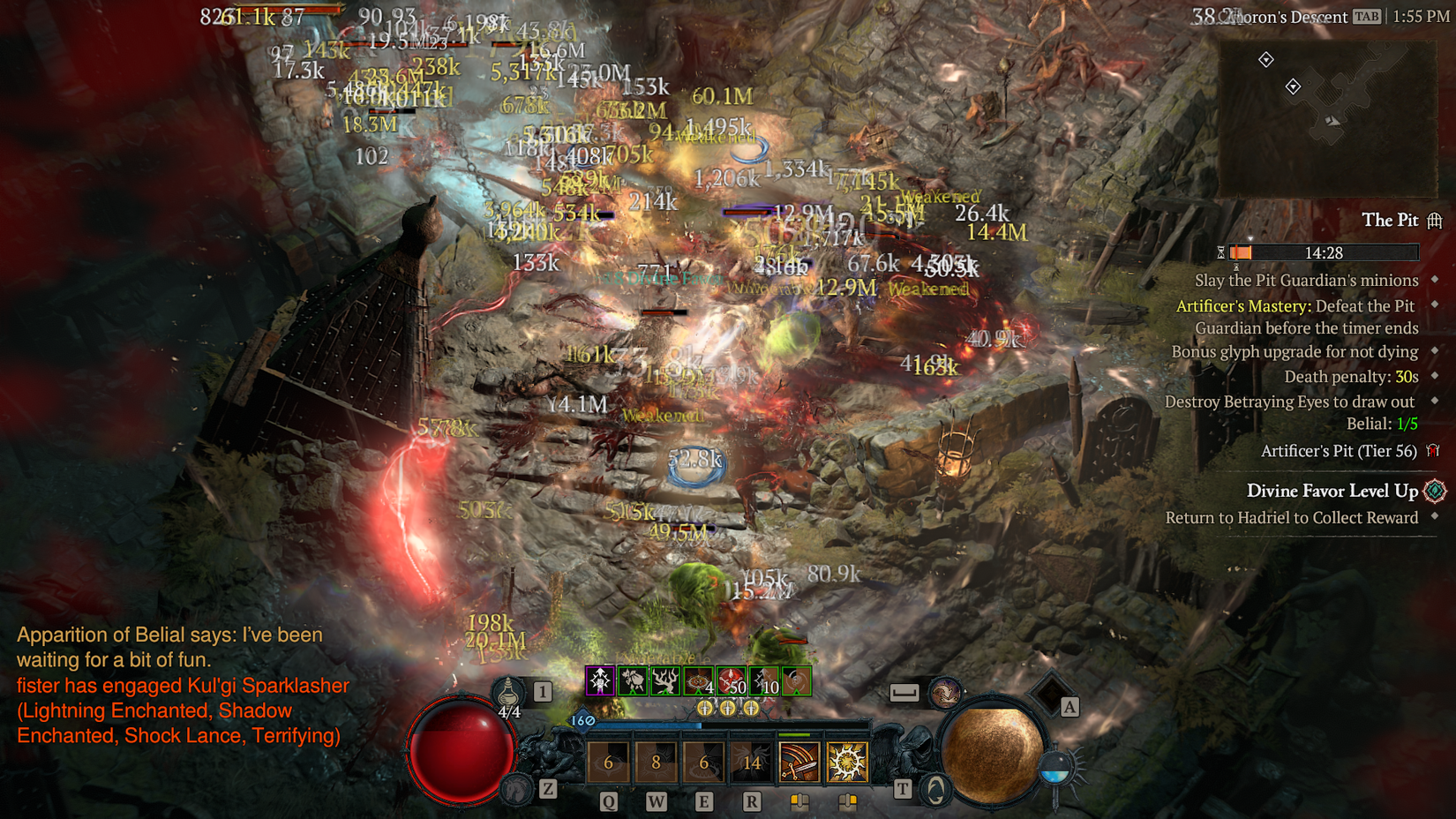
Task: Click the W skill icon showing 8 second cooldown
Action: [x=657, y=762]
